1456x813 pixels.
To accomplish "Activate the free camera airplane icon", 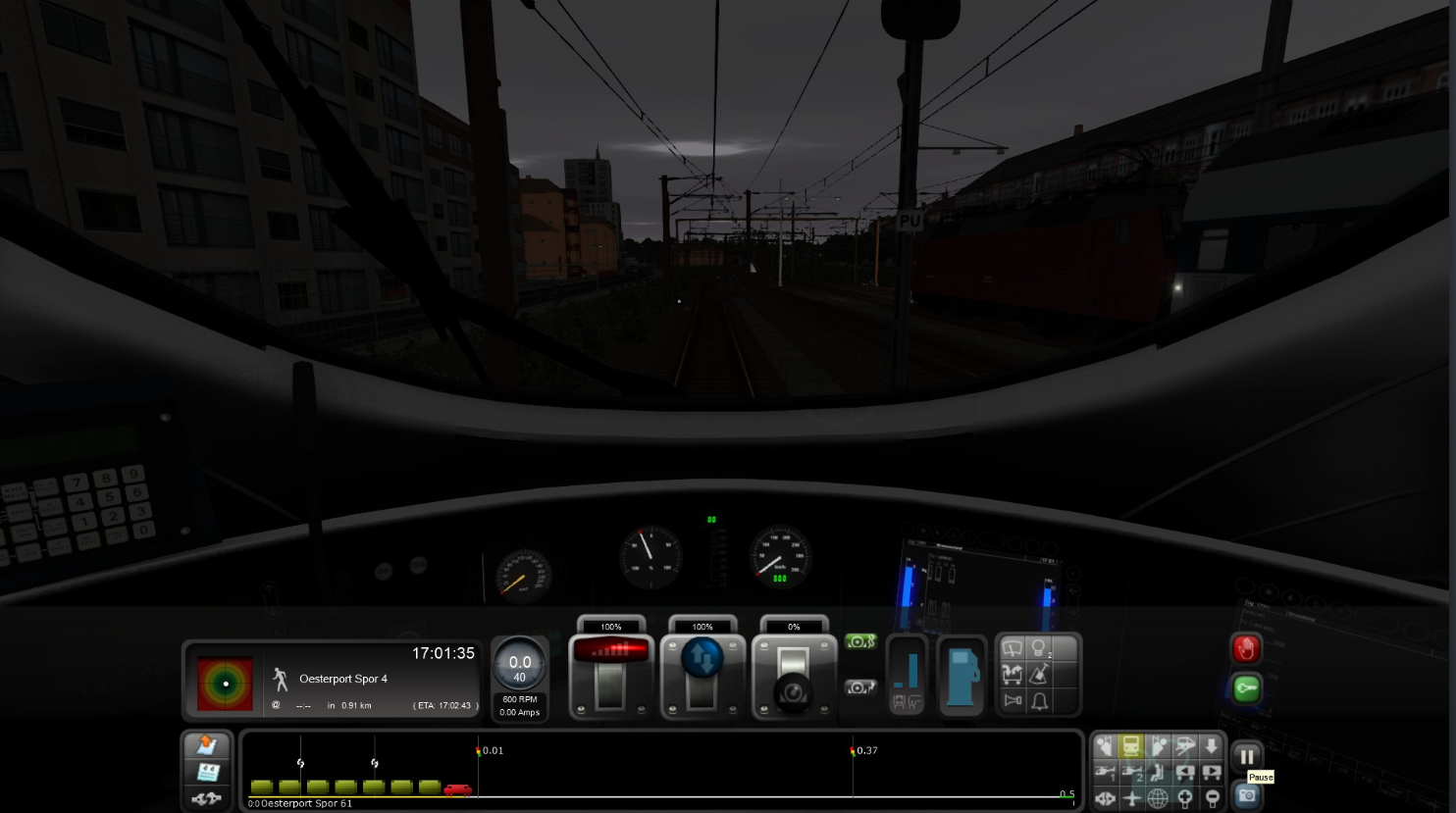I will point(1132,798).
